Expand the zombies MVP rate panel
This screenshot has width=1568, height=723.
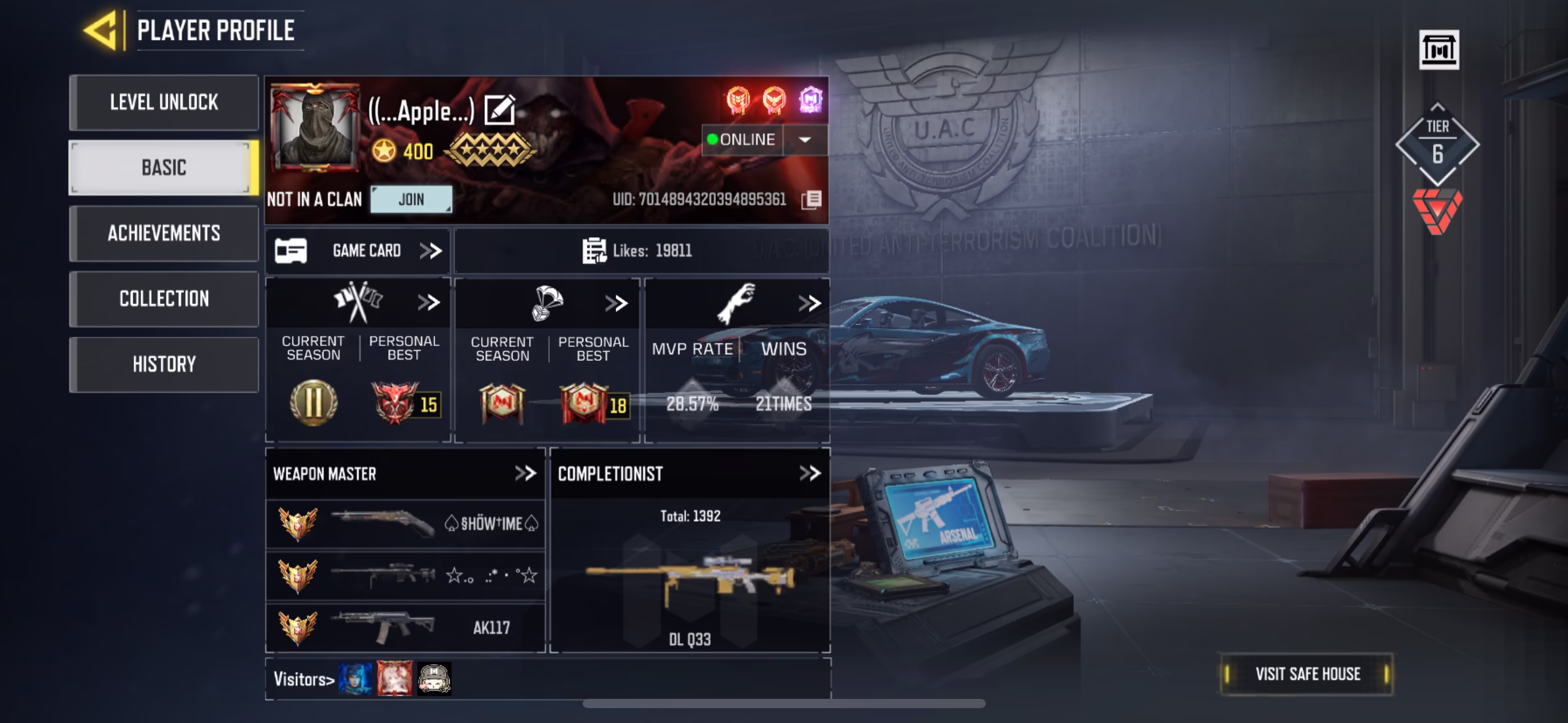click(809, 303)
